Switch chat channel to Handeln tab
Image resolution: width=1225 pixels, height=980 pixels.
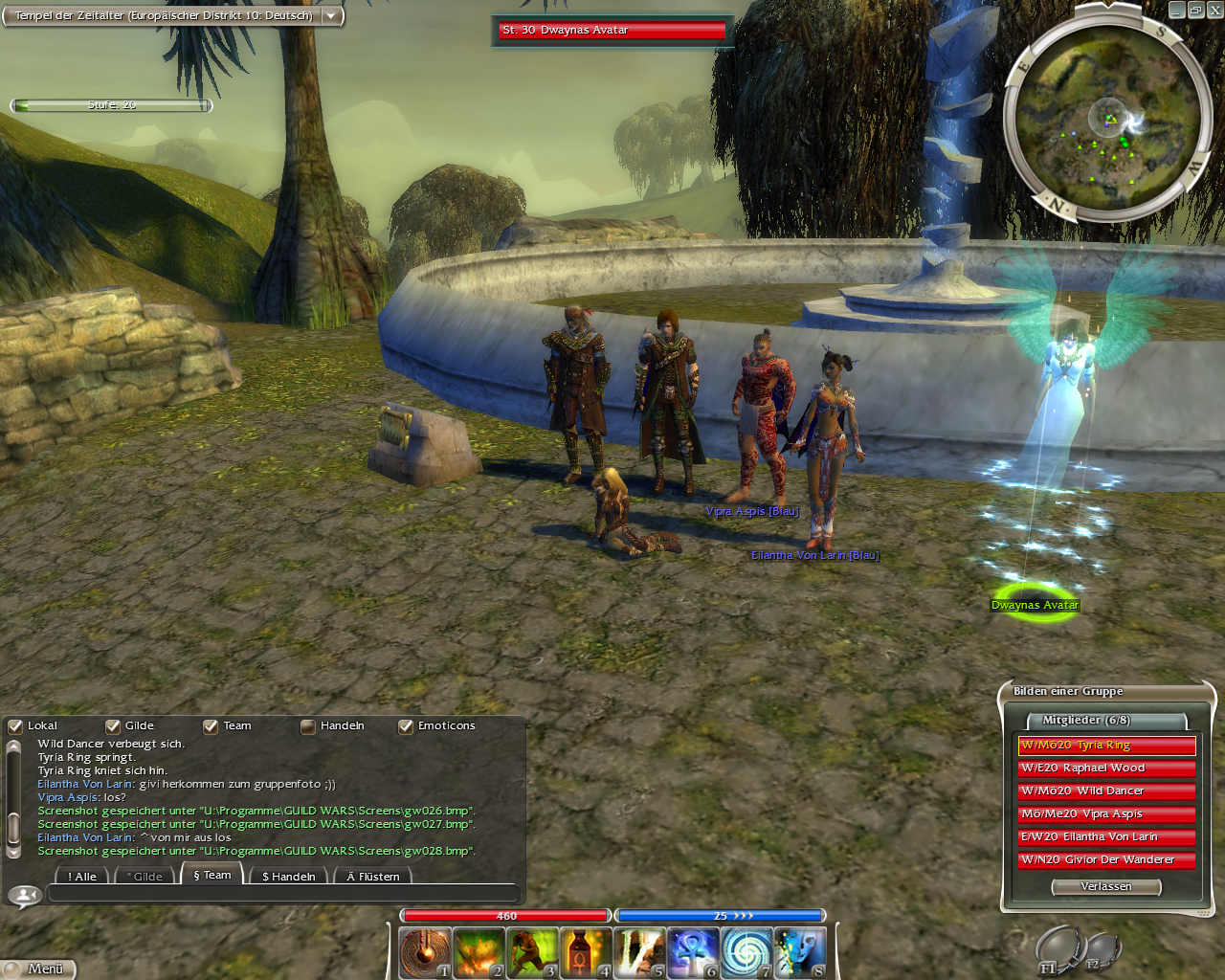coord(288,877)
